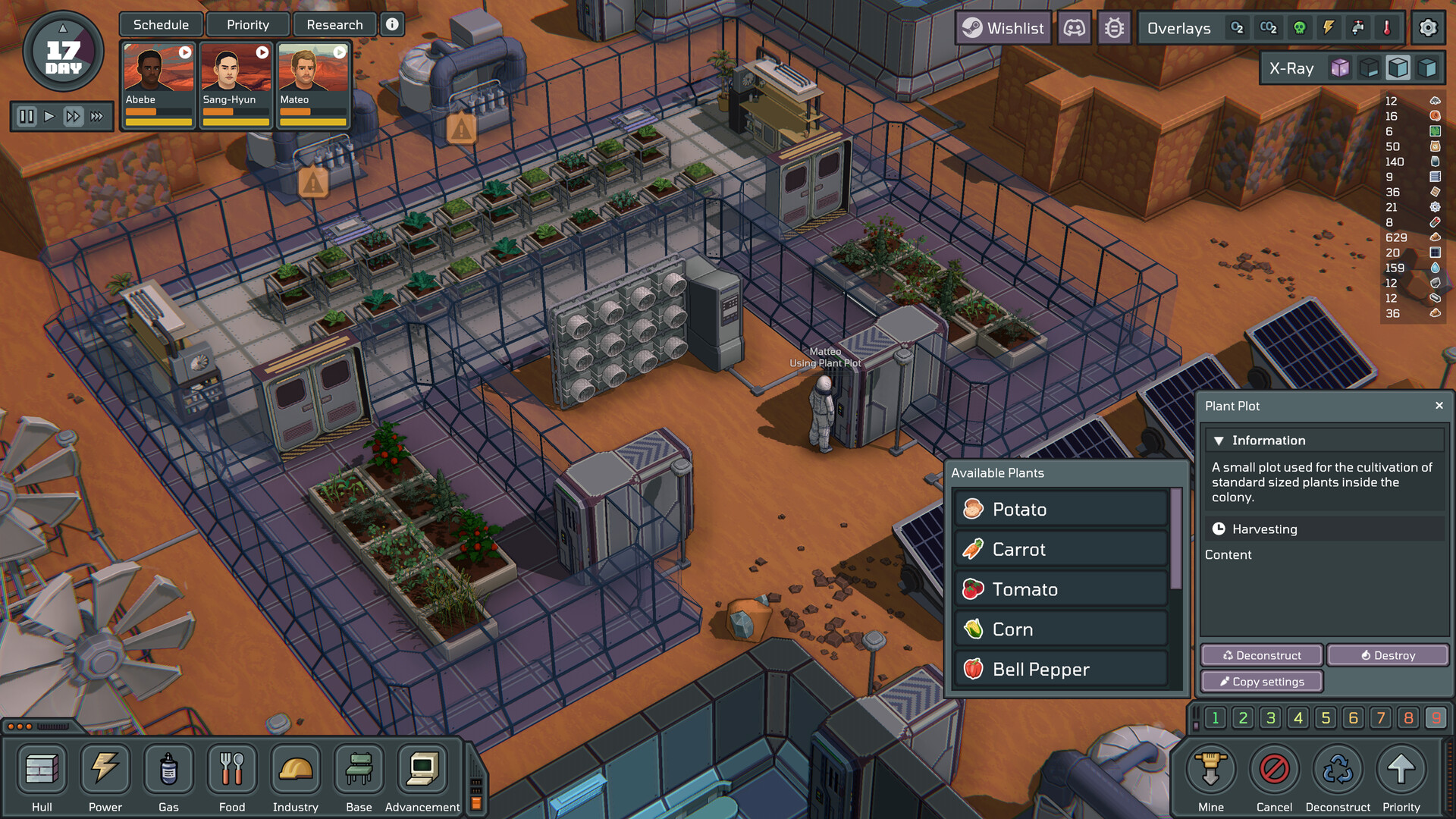Click the Wishlist button
Viewport: 1456px width, 819px height.
[x=1003, y=29]
